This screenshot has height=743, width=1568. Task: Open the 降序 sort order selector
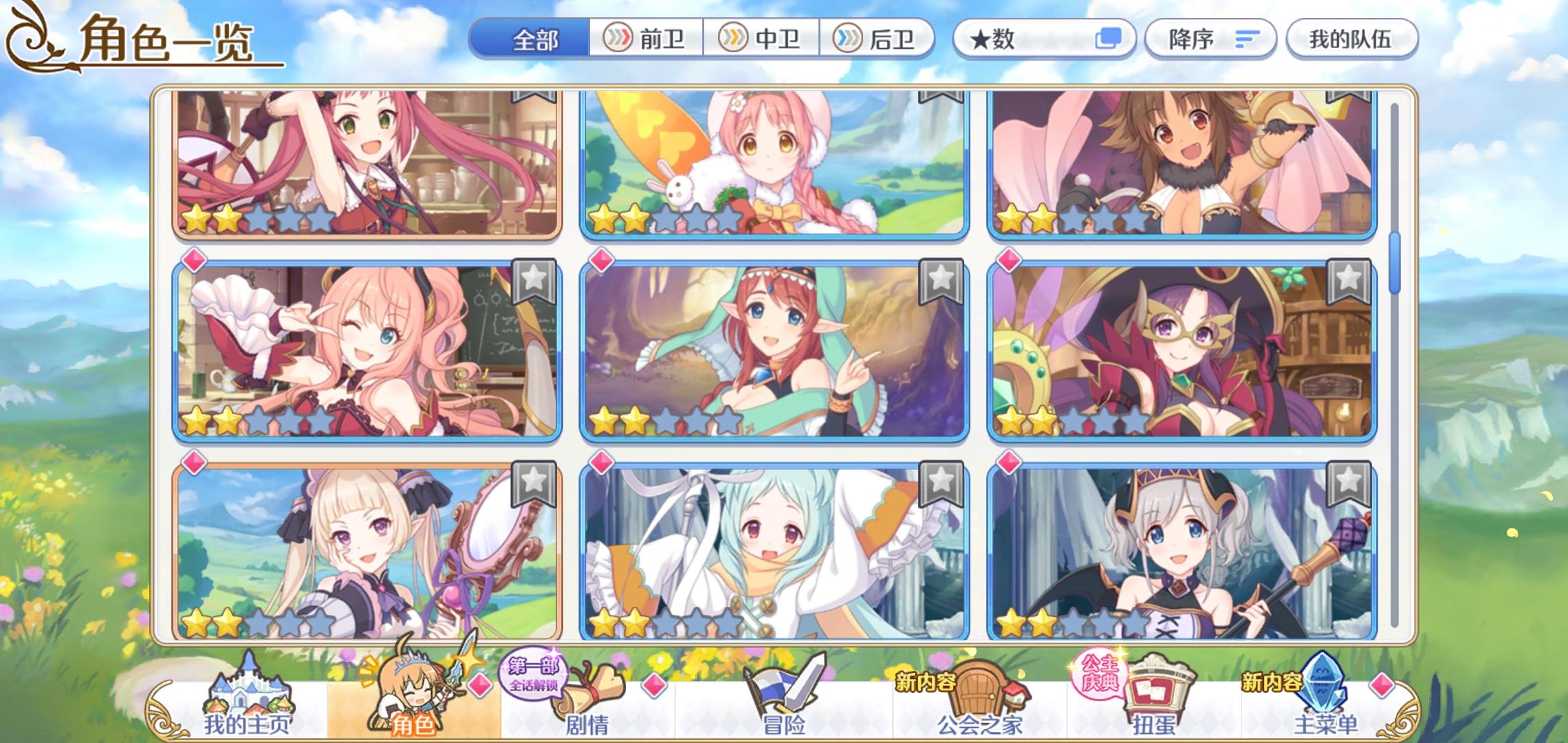1210,39
